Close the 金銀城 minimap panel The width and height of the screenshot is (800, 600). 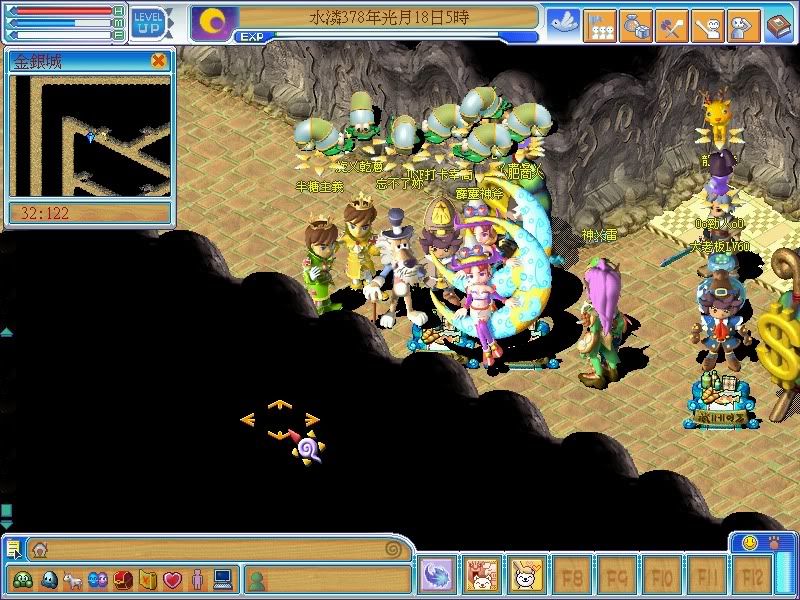tap(158, 61)
